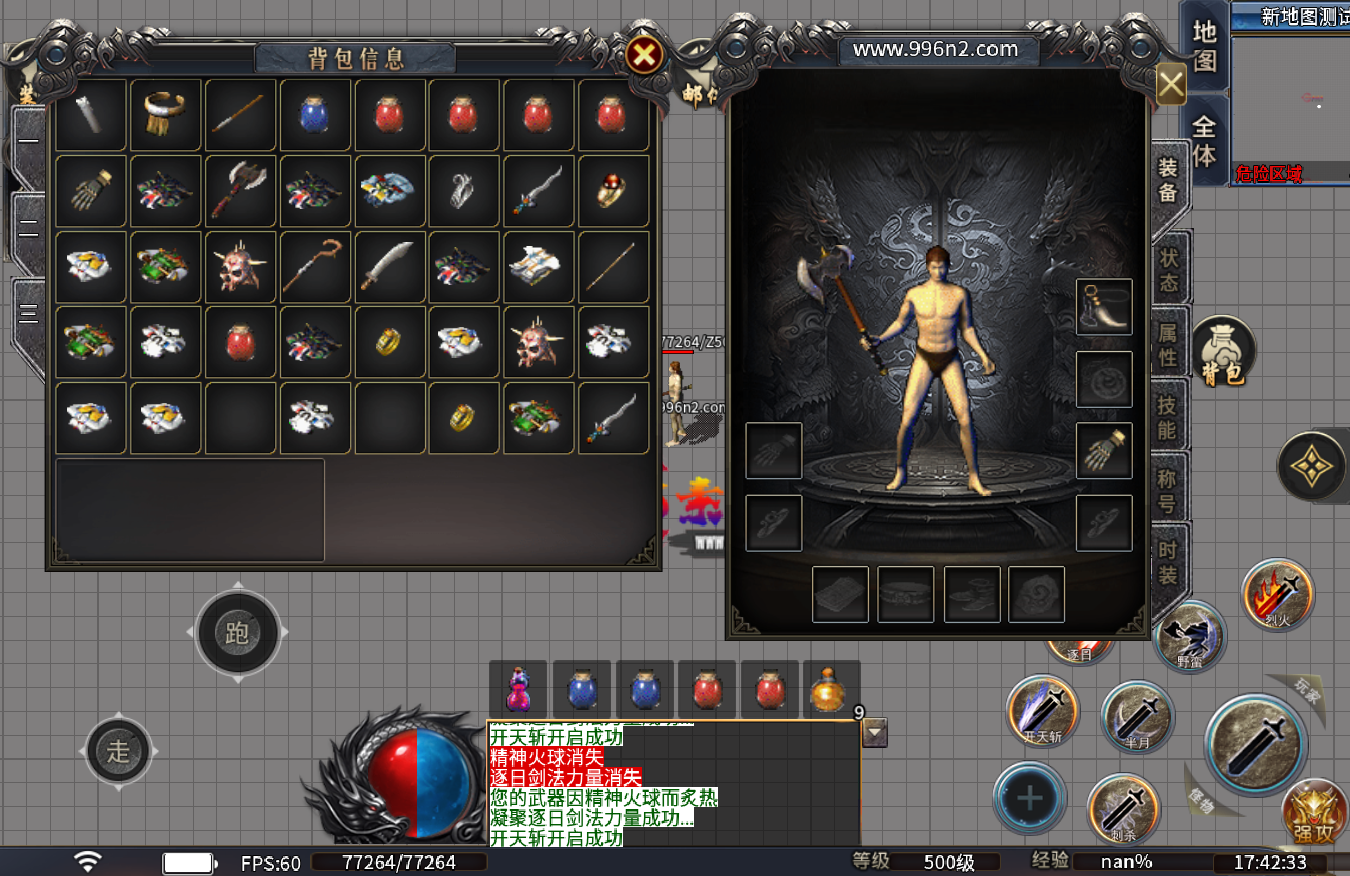Show the 时装 fashion tab

coord(1169,562)
